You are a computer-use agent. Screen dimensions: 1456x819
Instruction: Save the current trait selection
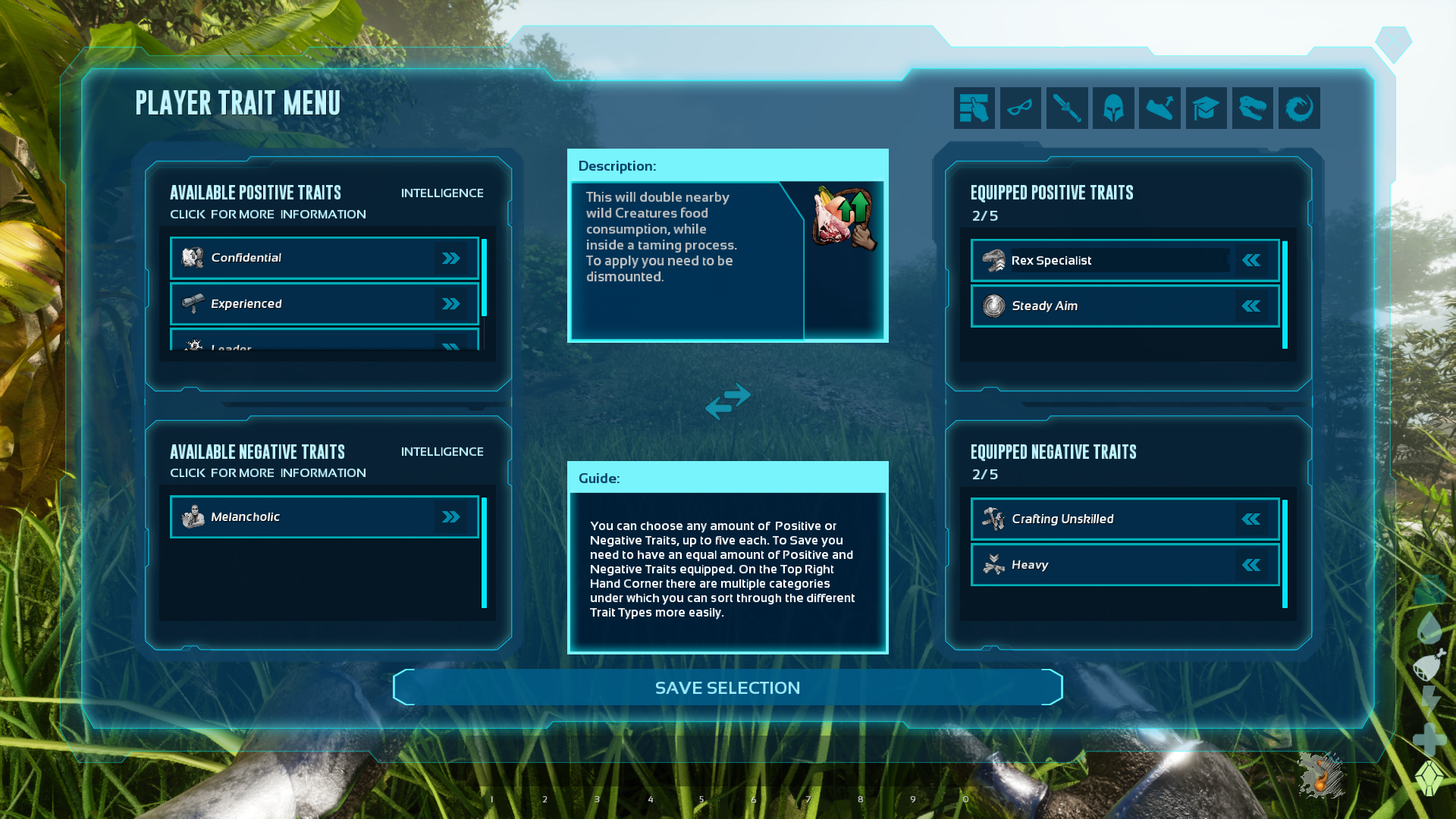tap(727, 688)
